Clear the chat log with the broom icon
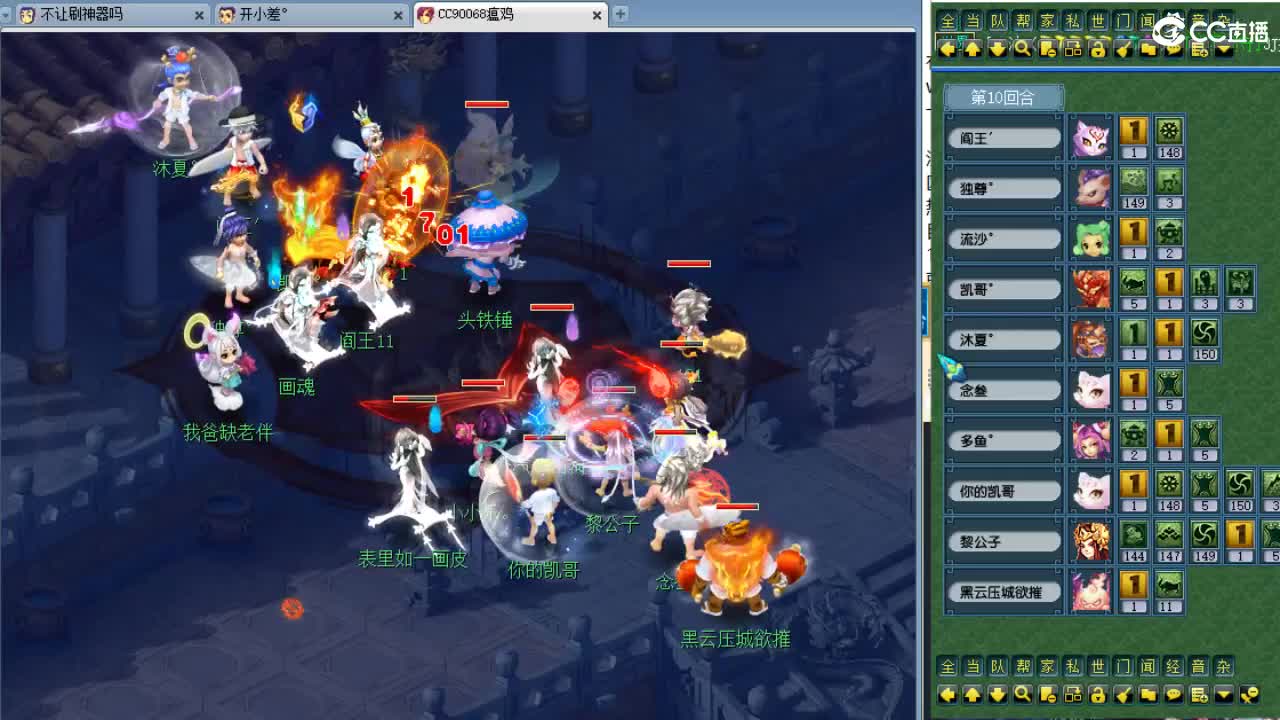Viewport: 1280px width, 720px height. 1122,49
